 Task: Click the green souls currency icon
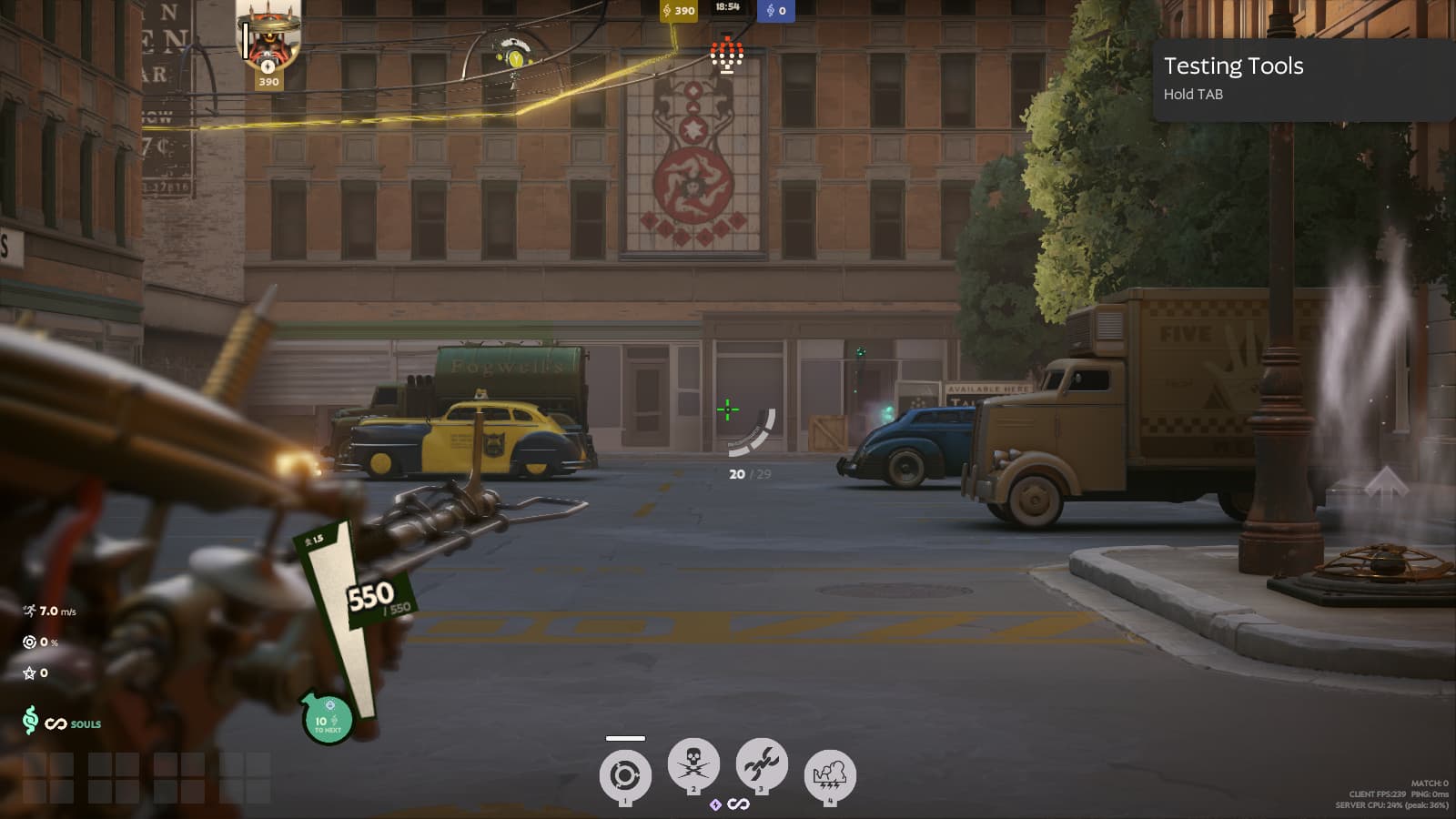(x=30, y=721)
